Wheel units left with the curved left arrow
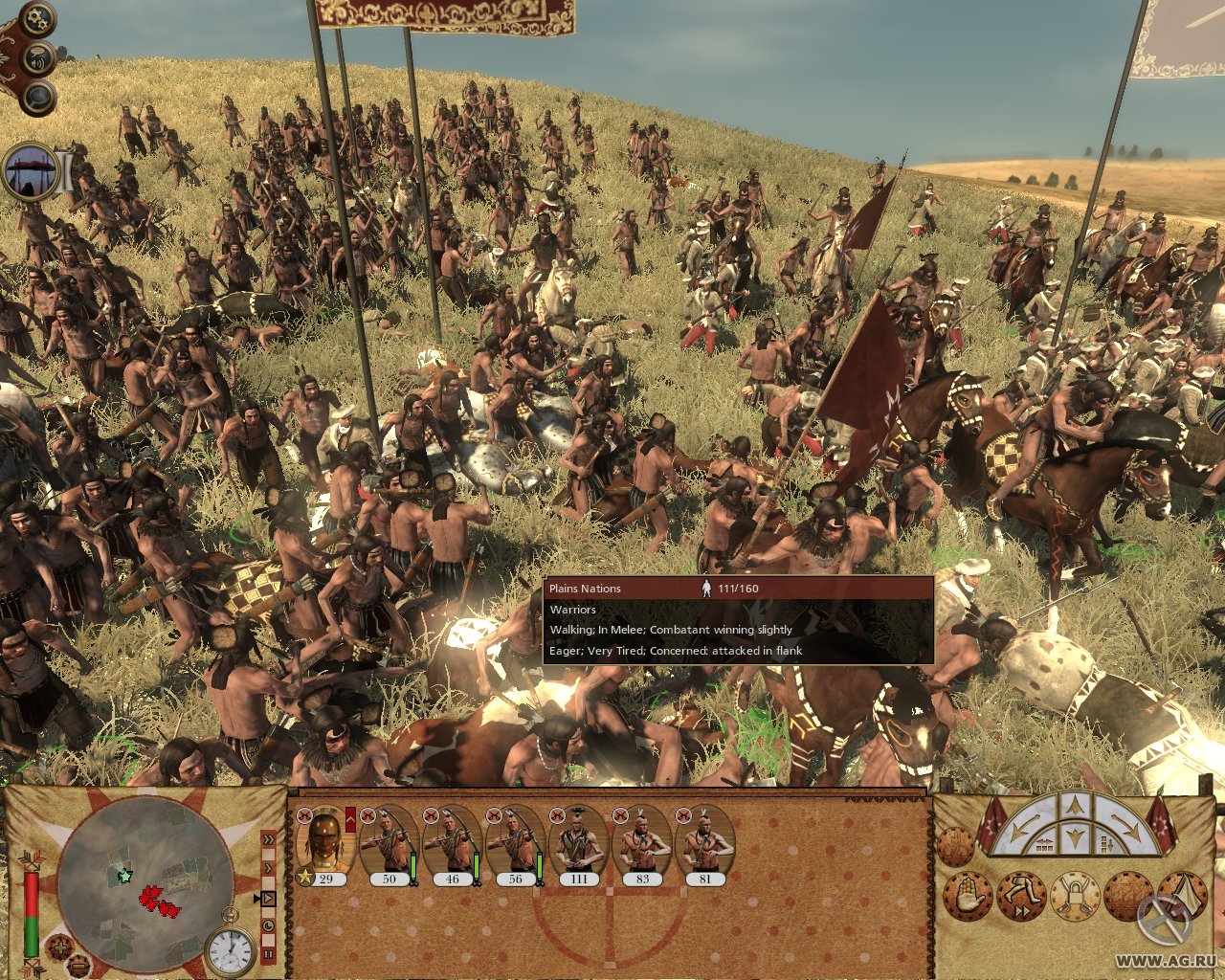The image size is (1225, 980). [x=1024, y=825]
